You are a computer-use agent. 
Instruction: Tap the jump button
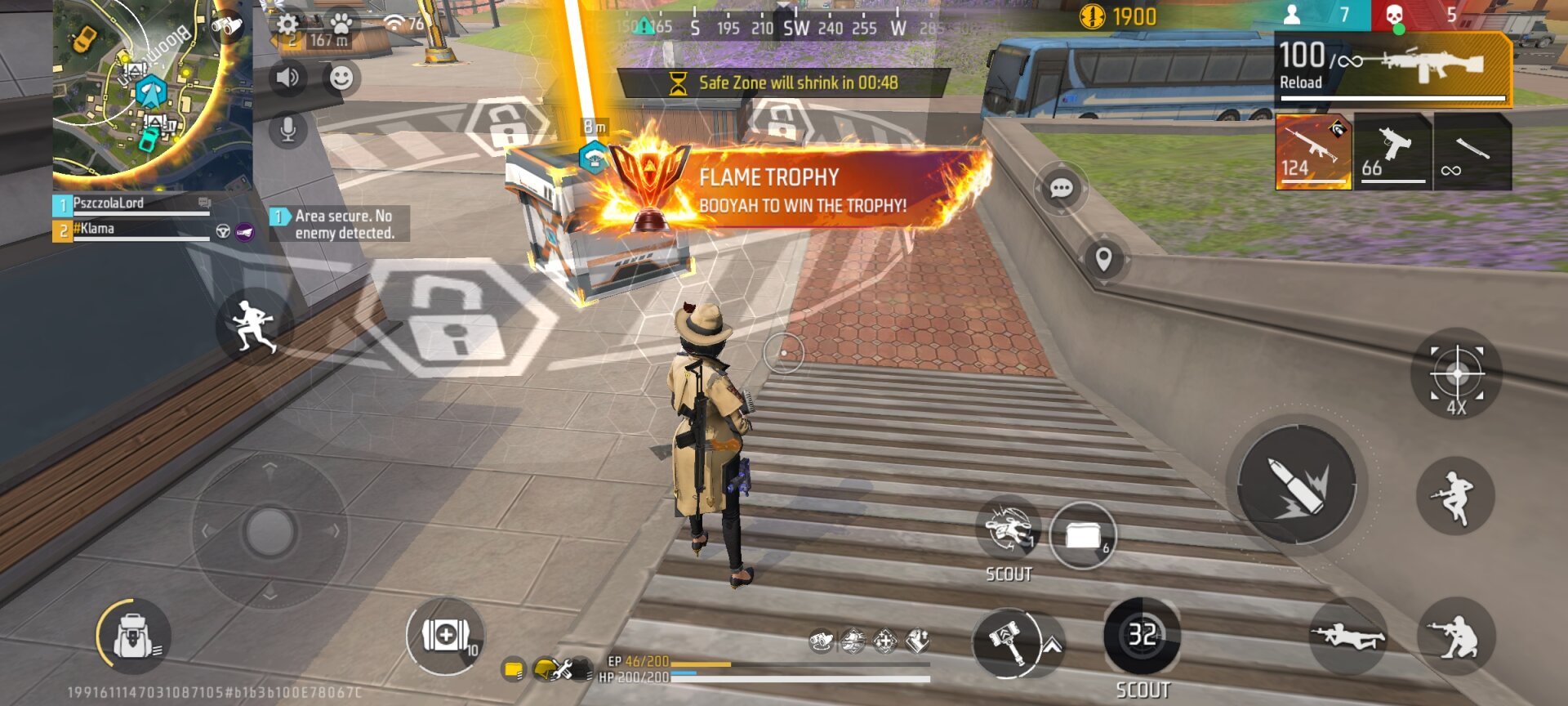(1455, 496)
